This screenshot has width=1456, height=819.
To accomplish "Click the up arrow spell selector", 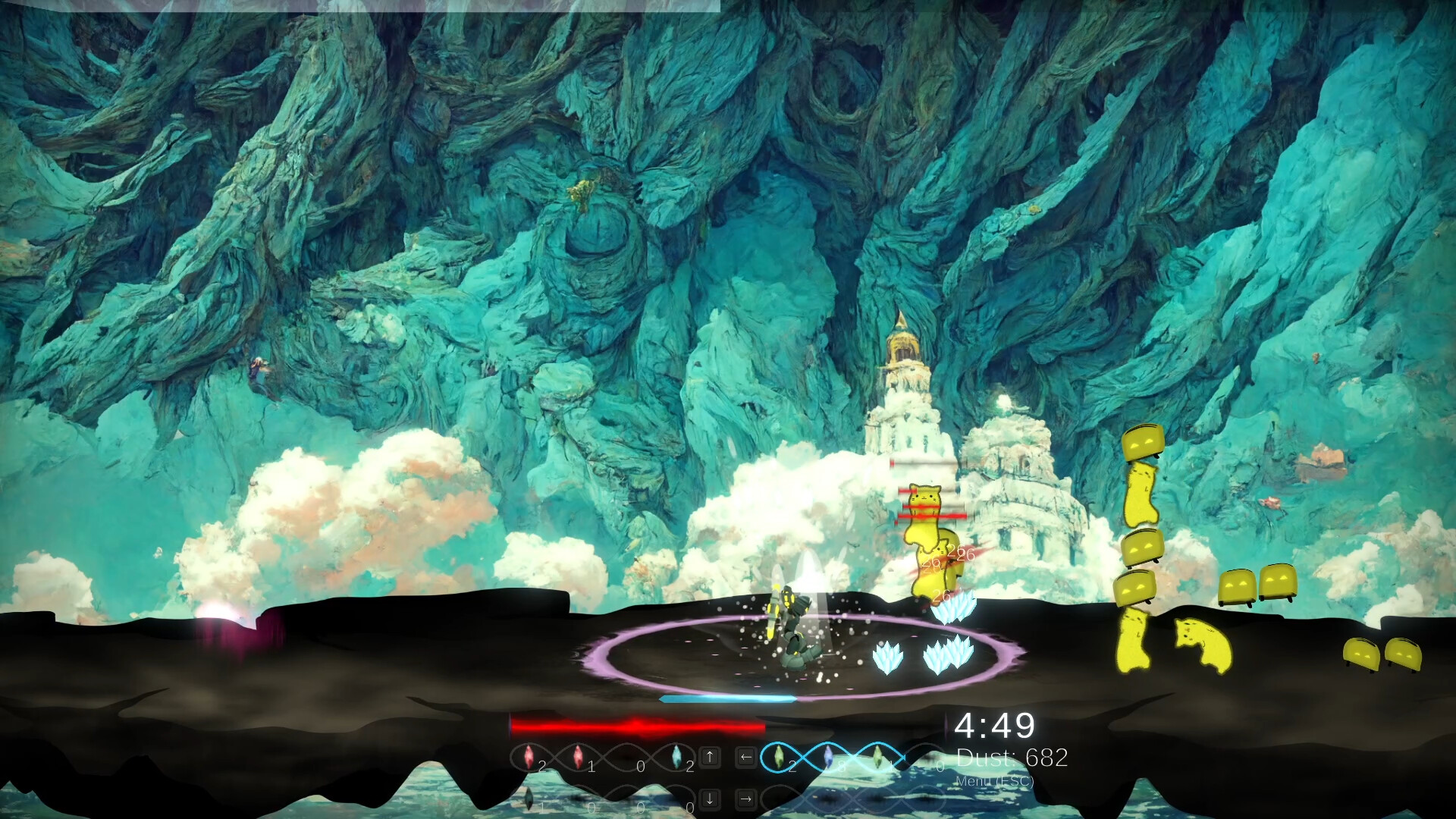I will click(709, 756).
